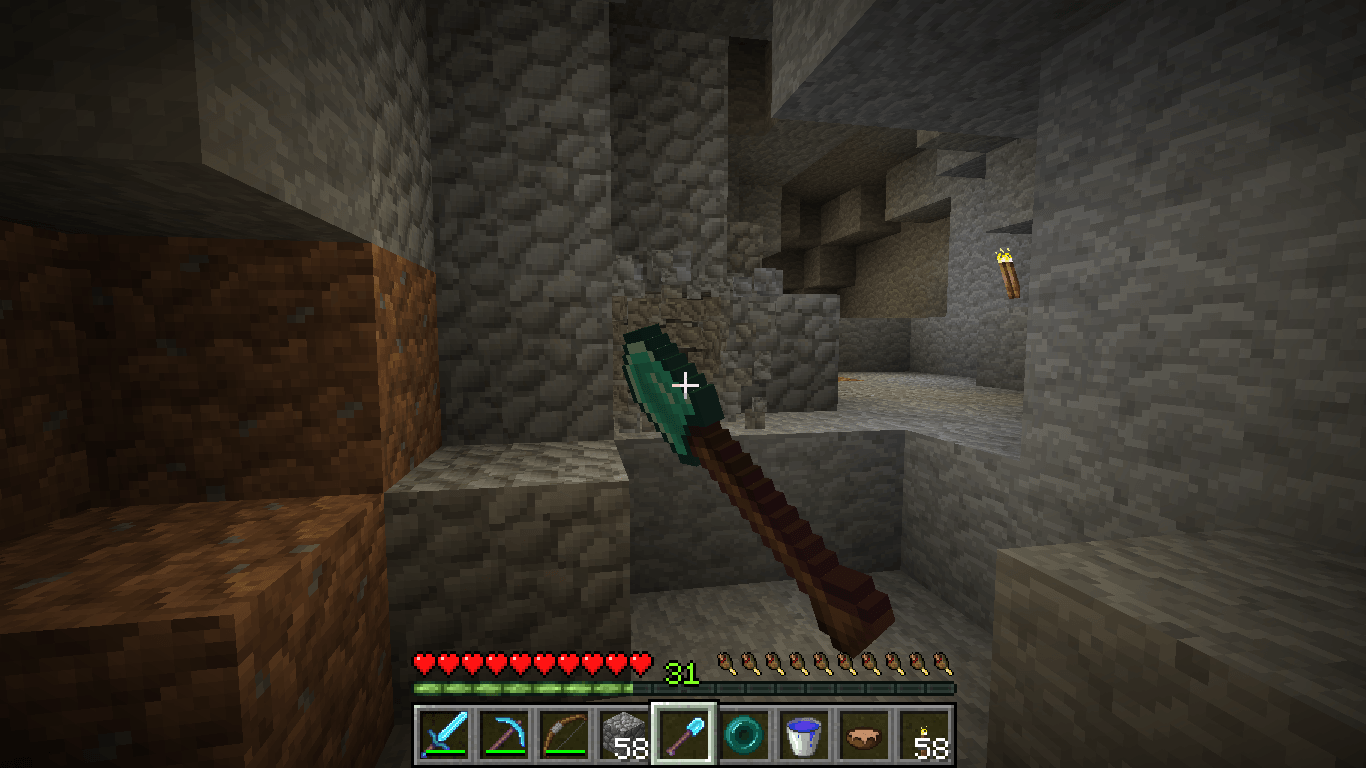Select the torch stack slot
This screenshot has width=1366, height=768.
pos(924,734)
